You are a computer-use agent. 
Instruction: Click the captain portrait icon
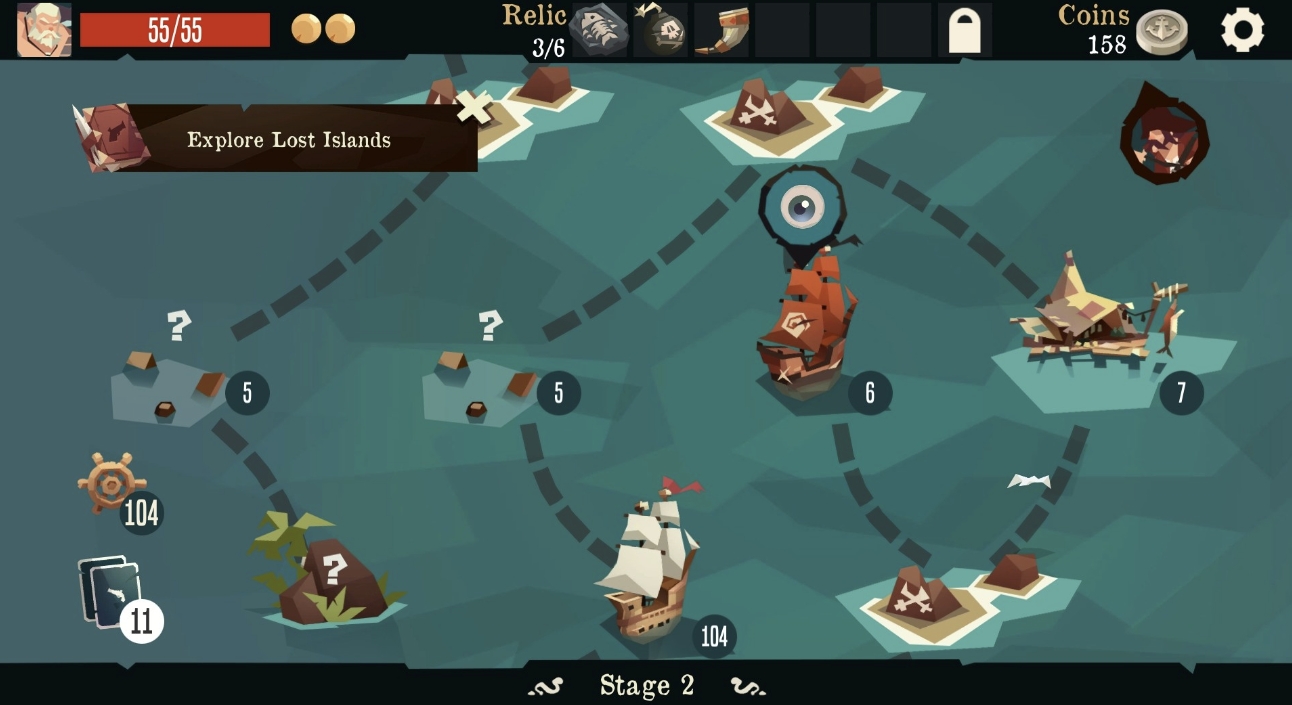[44, 30]
